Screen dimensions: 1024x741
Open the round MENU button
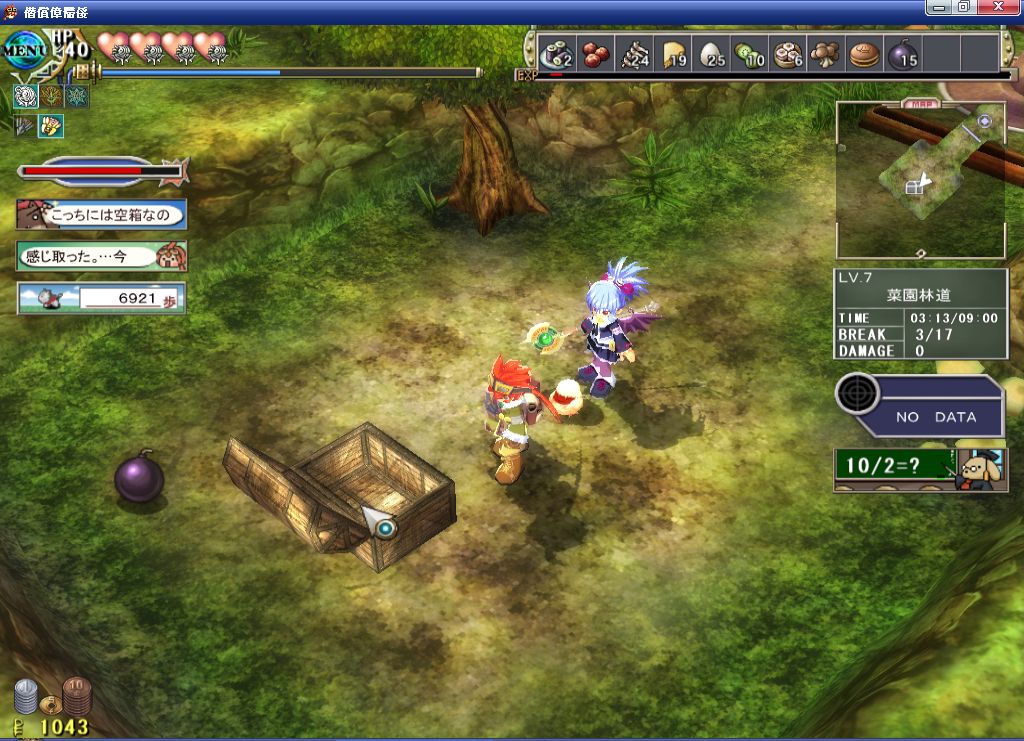[x=24, y=48]
